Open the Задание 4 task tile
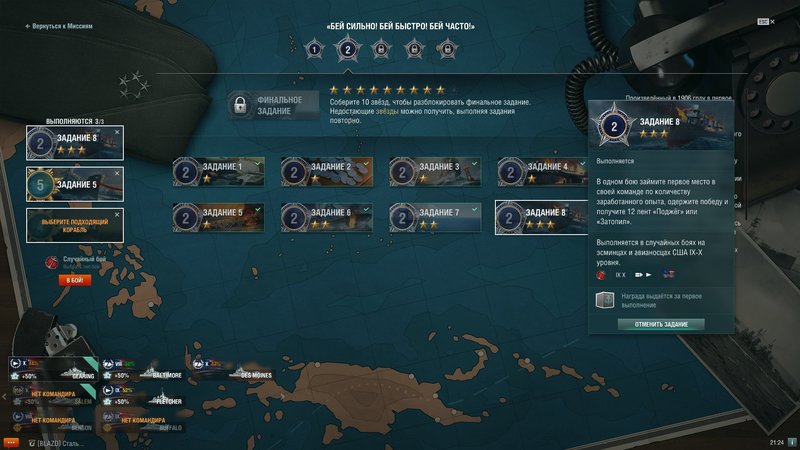The height and width of the screenshot is (450, 800). pos(546,172)
